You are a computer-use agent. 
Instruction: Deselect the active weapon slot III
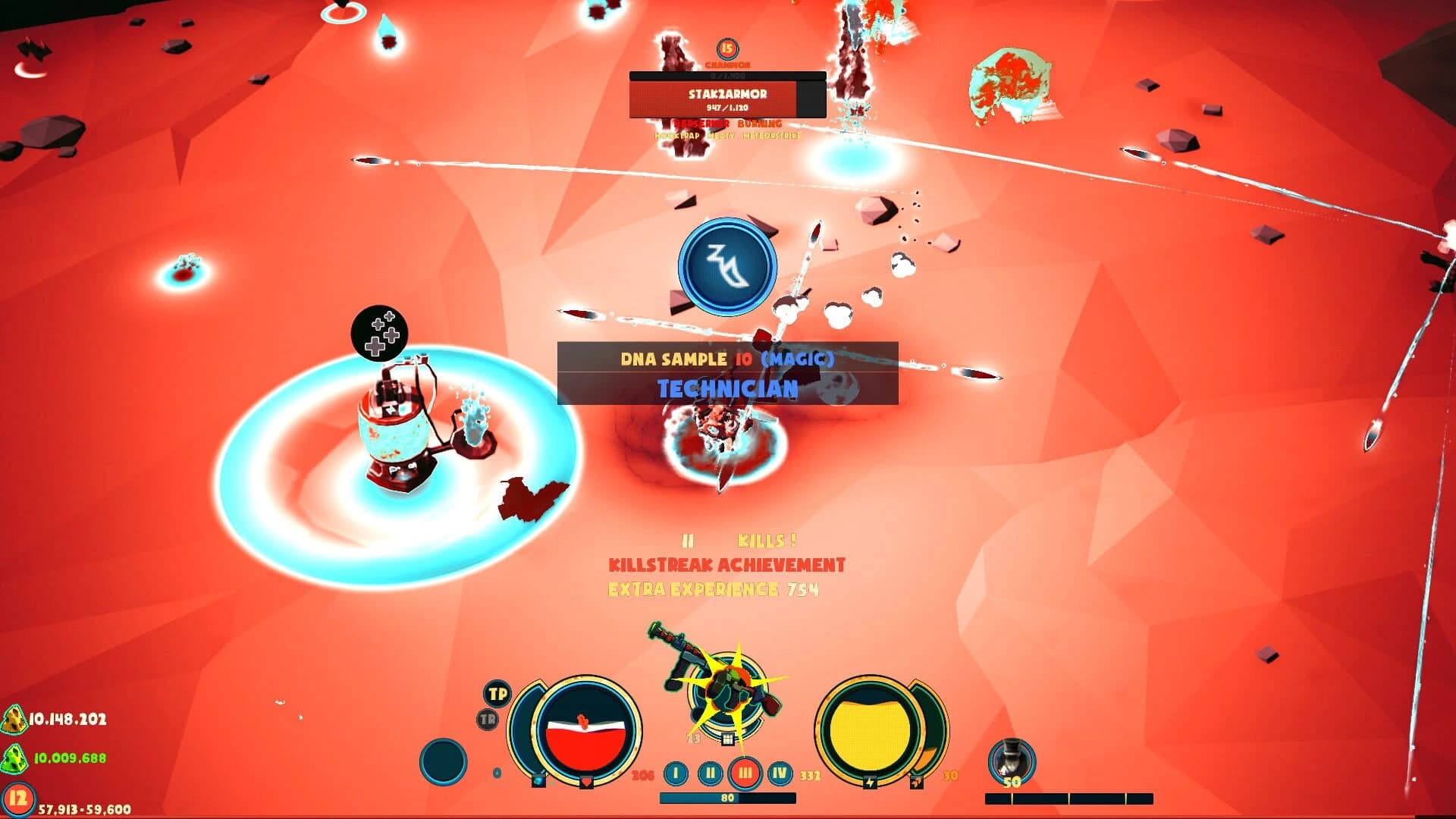click(745, 773)
